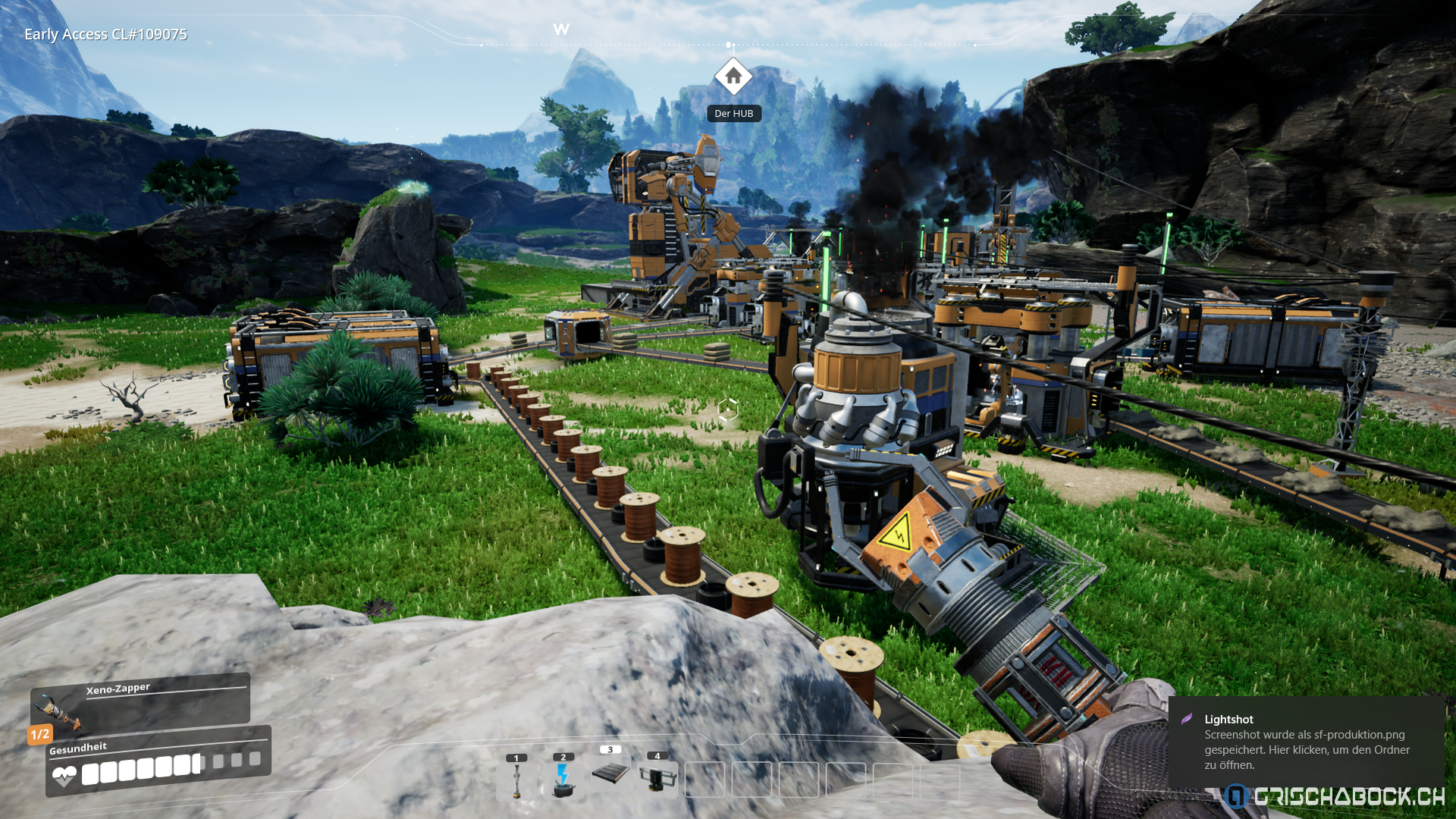Viewport: 1456px width, 819px height.
Task: Select the Xeno-Zapper equipment icon
Action: [x=58, y=711]
